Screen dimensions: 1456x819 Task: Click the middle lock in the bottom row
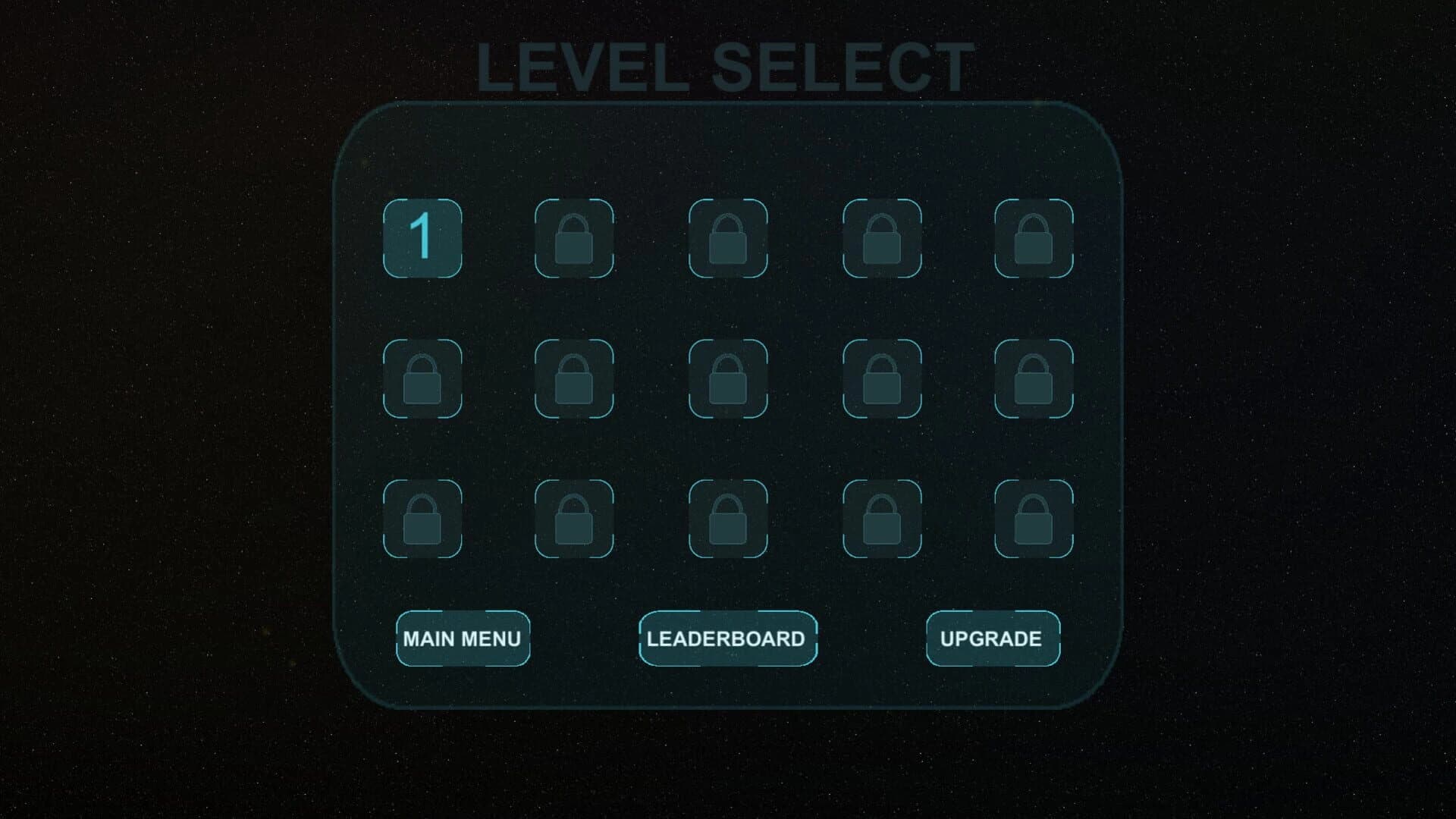[x=729, y=519]
